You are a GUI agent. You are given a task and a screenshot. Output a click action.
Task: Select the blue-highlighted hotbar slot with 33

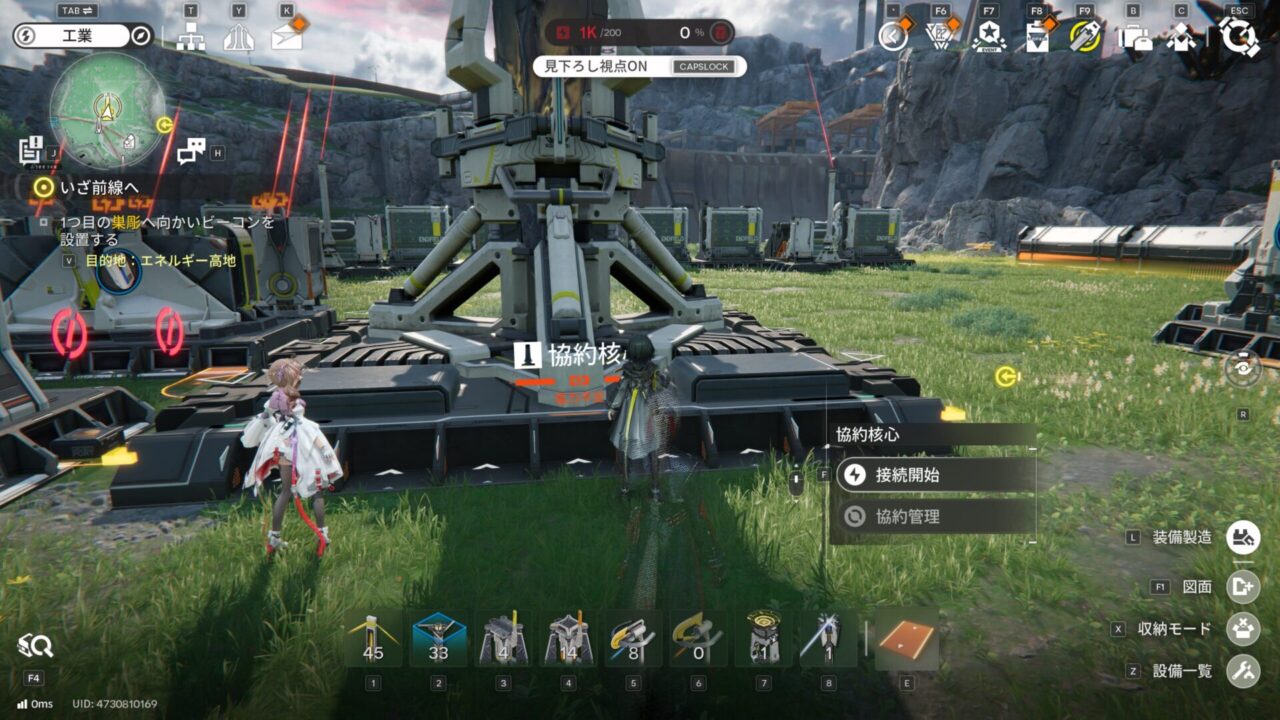click(438, 639)
